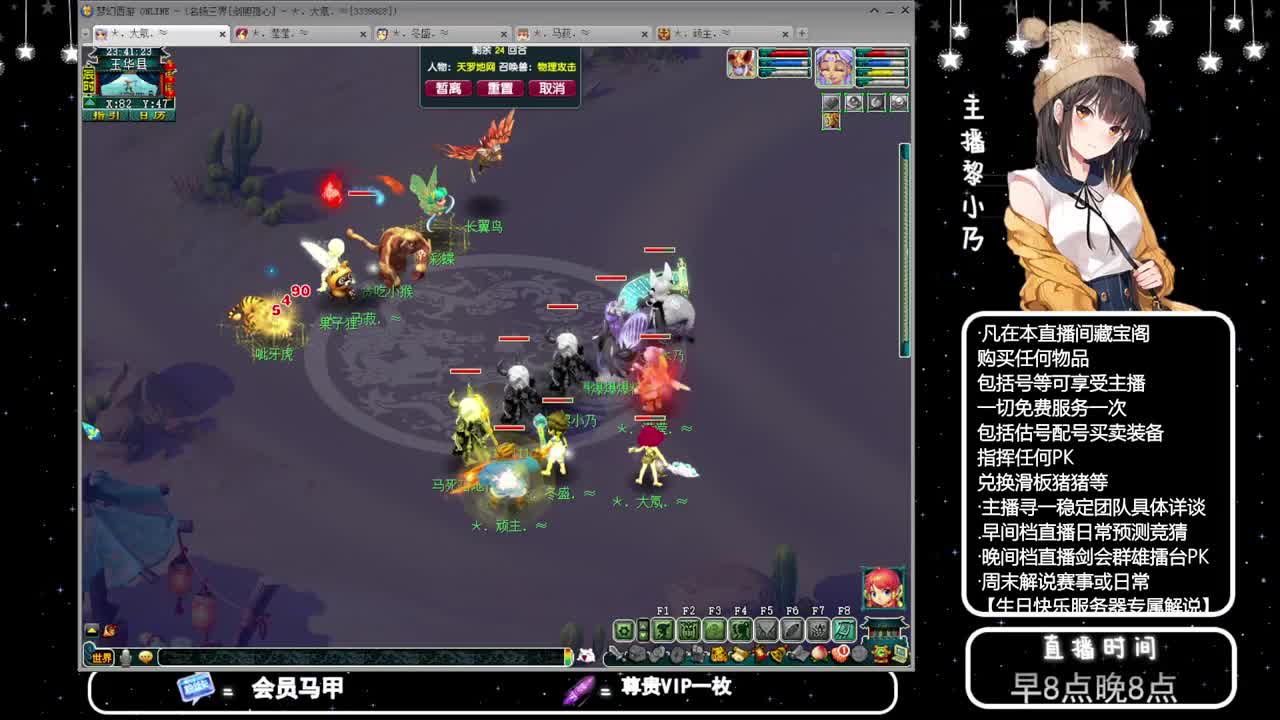The height and width of the screenshot is (720, 1280).
Task: Click the sword icon at the item bar's left
Action: point(614,652)
